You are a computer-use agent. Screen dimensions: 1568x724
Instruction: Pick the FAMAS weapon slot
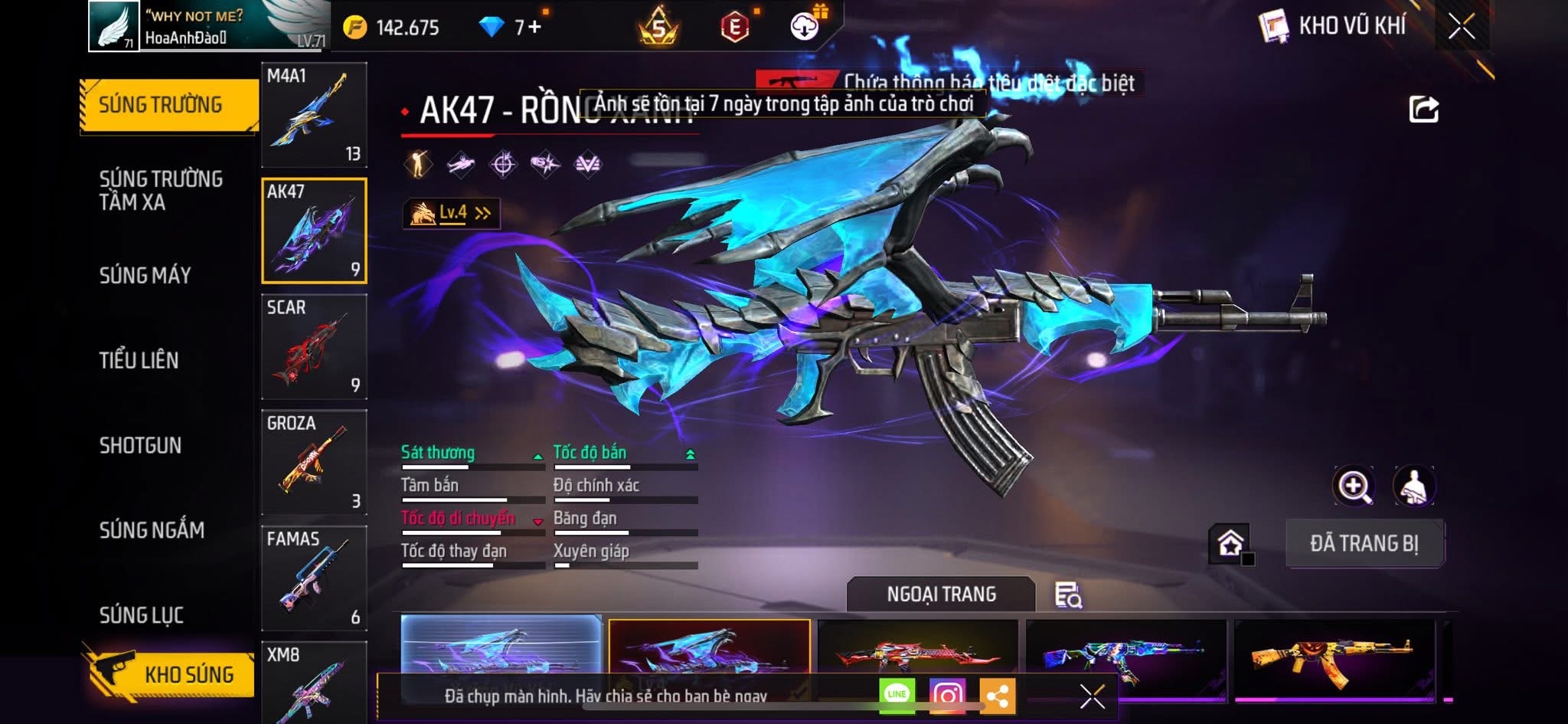click(x=314, y=578)
